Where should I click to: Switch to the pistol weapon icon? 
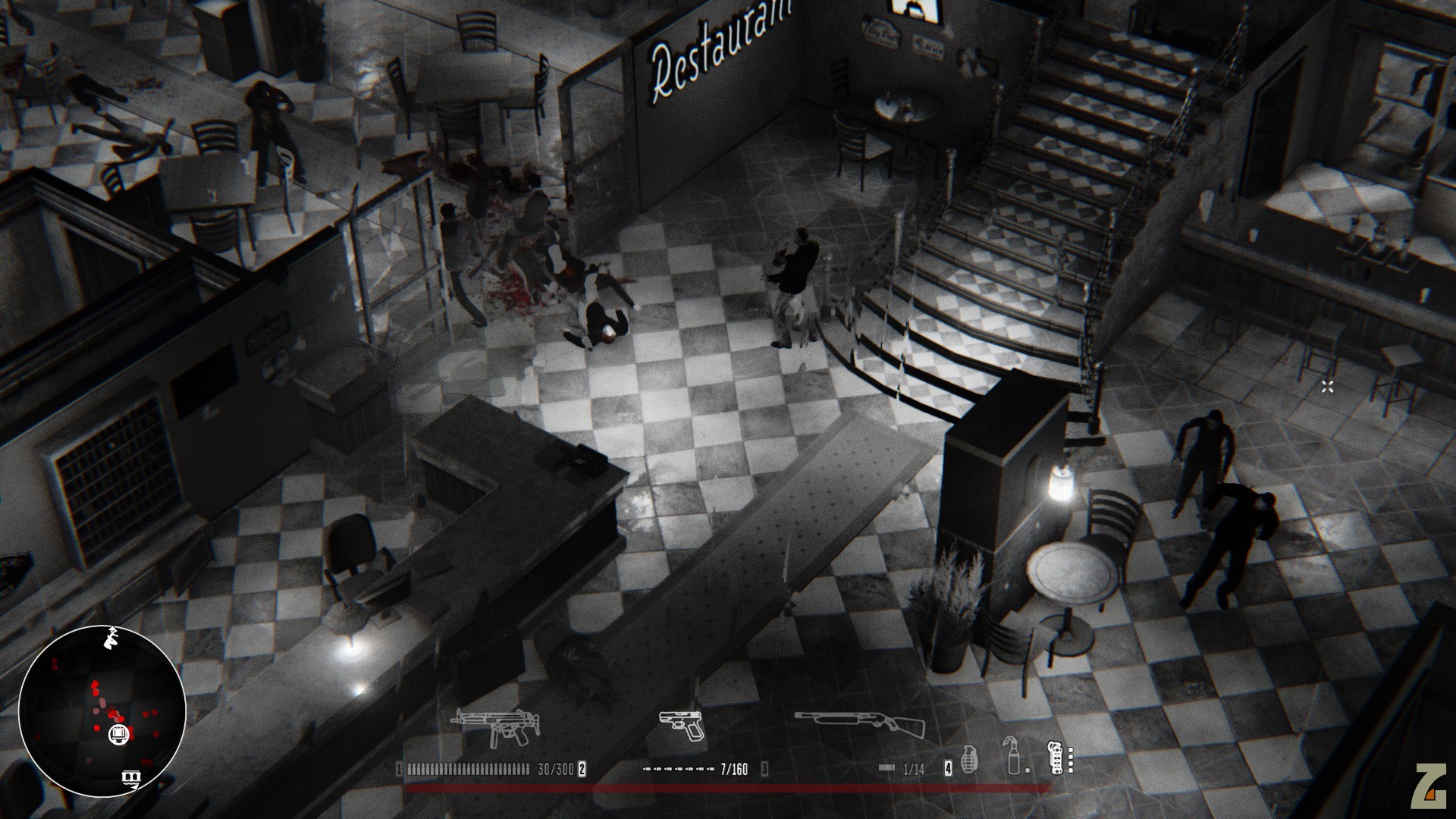coord(681,726)
